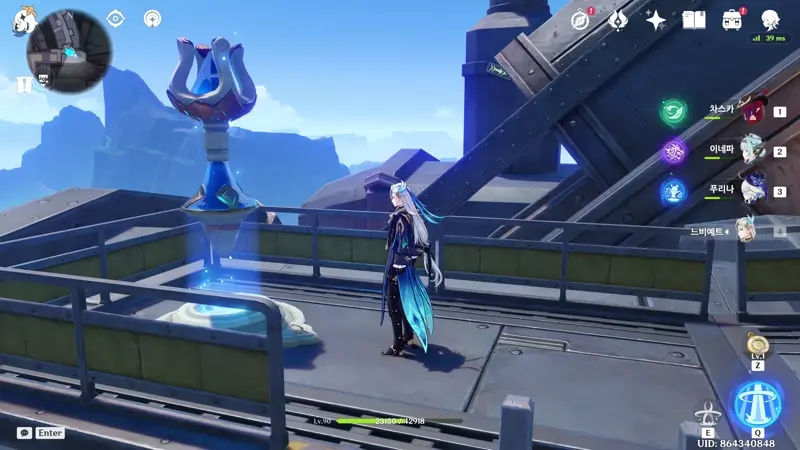This screenshot has height=450, width=800.
Task: Use the Elemental Skill icon
Action: tap(708, 414)
